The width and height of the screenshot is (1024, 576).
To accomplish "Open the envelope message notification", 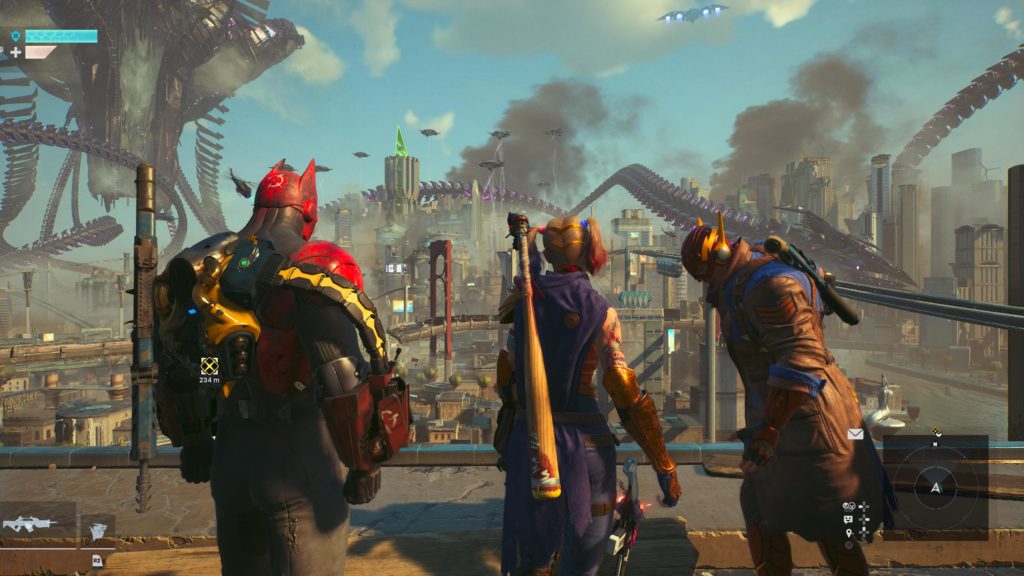I will [x=855, y=434].
